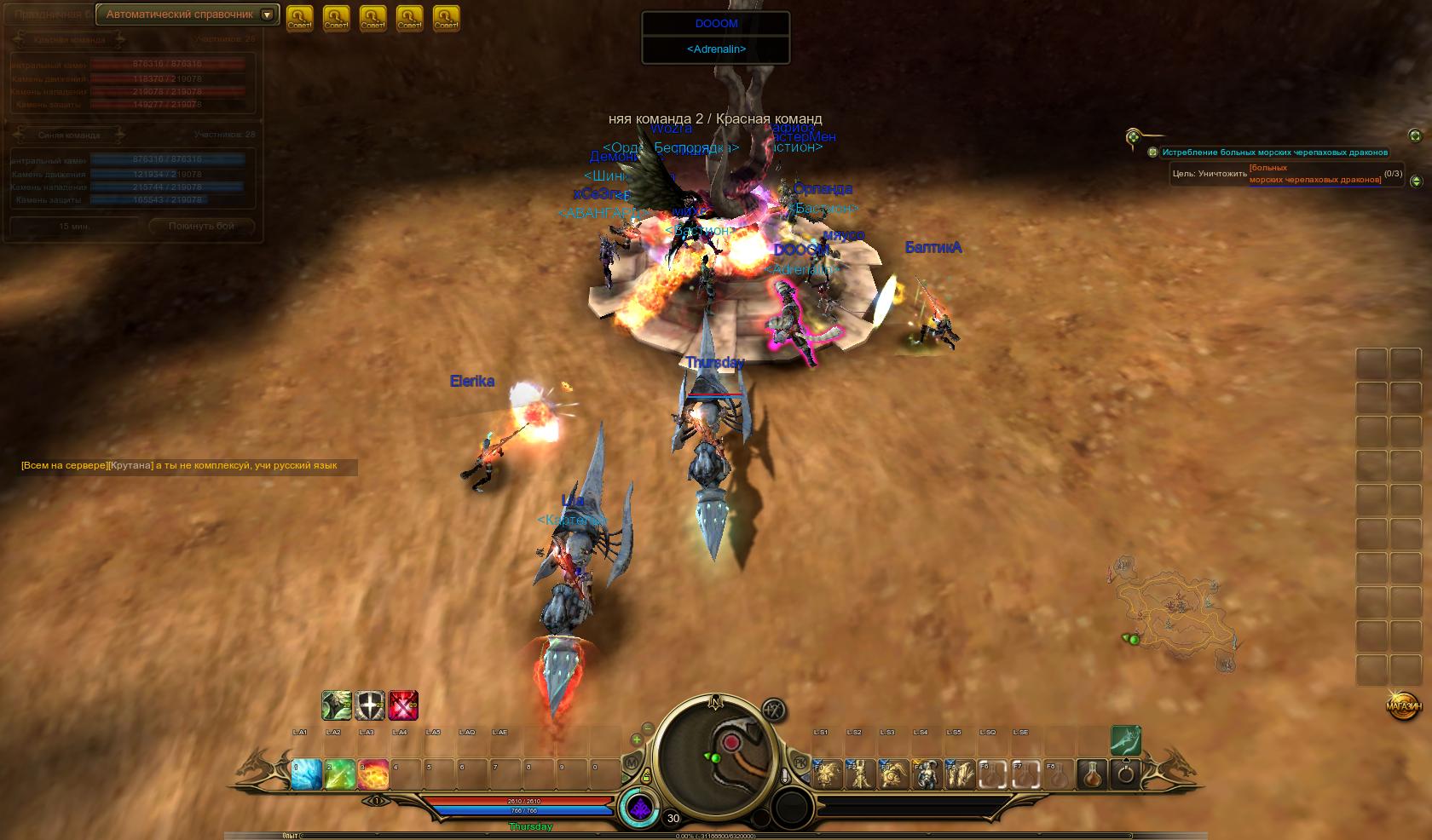This screenshot has width=1432, height=840.
Task: Click the purple tree emblem orb
Action: [639, 808]
